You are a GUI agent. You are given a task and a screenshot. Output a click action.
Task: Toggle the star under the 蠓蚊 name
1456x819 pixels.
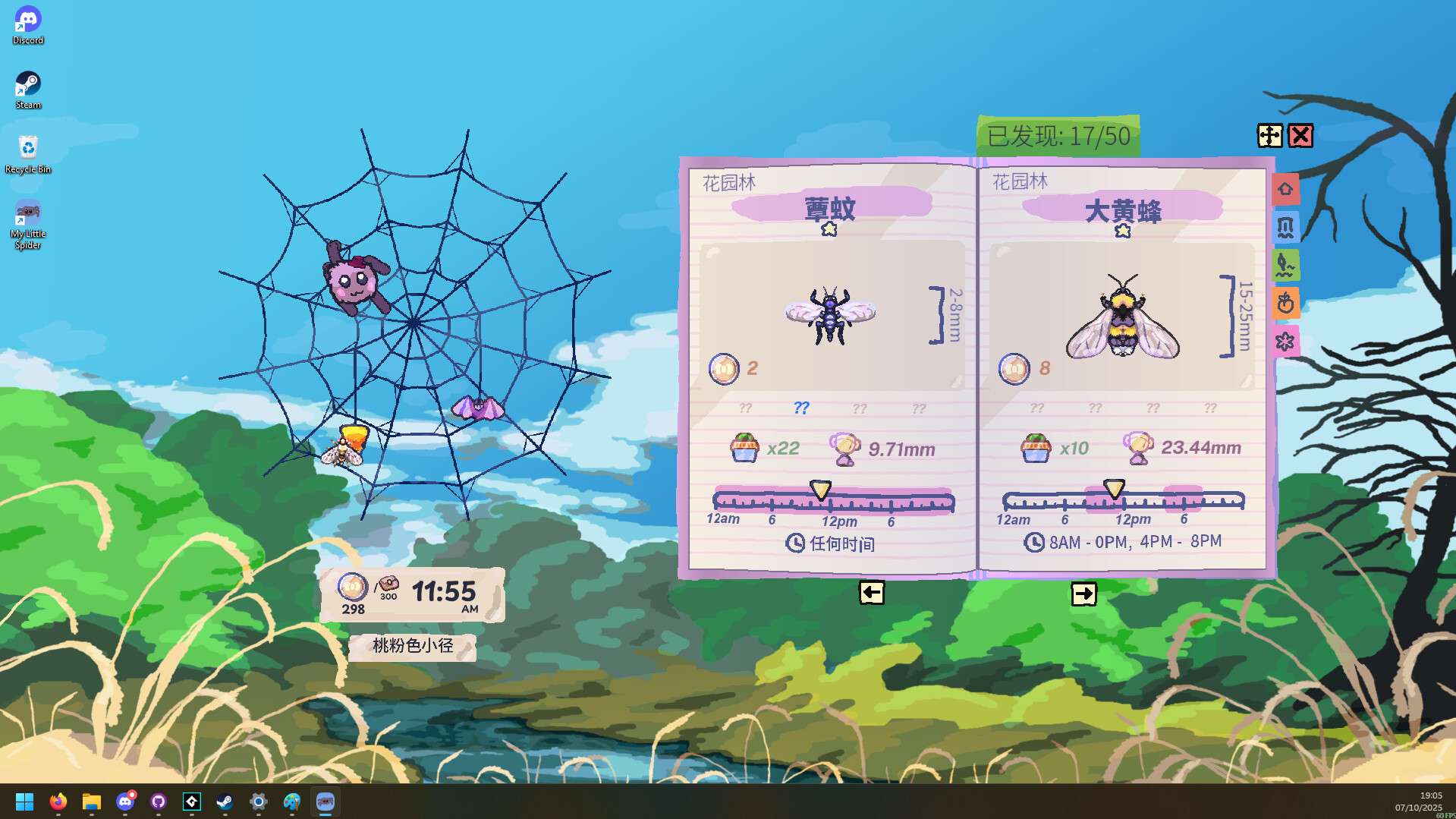click(829, 229)
